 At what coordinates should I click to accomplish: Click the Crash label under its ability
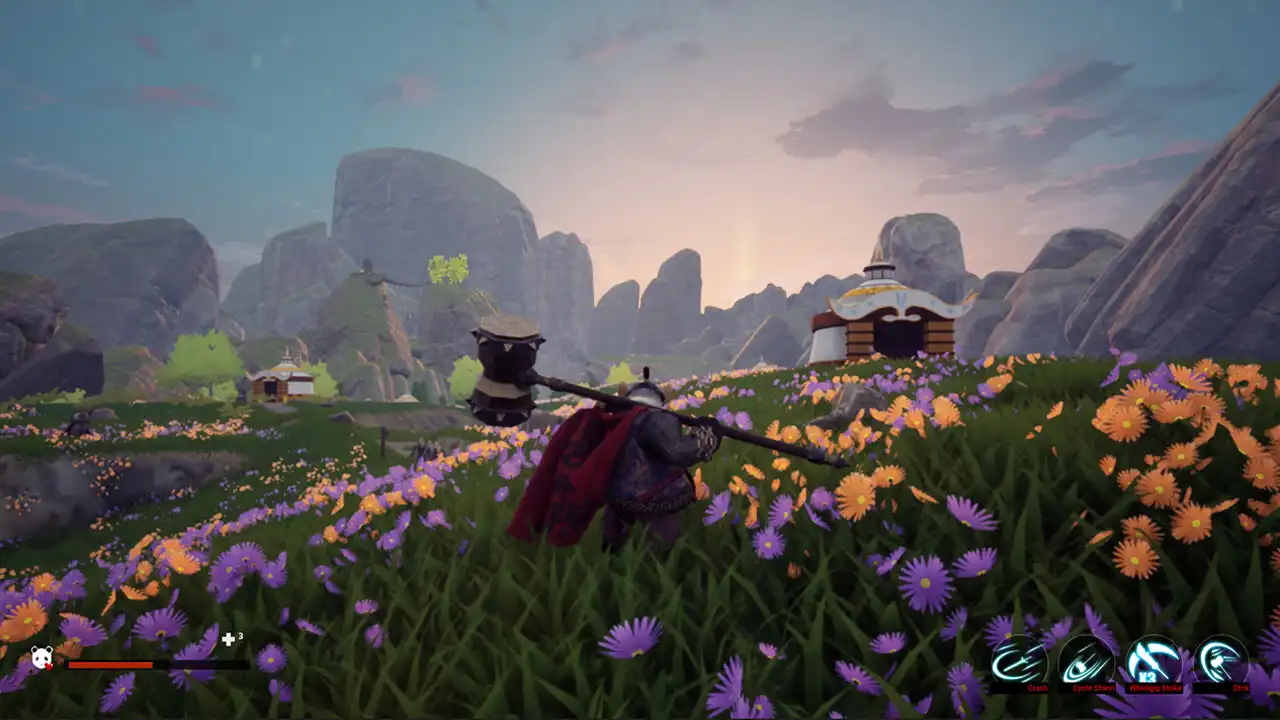1035,688
